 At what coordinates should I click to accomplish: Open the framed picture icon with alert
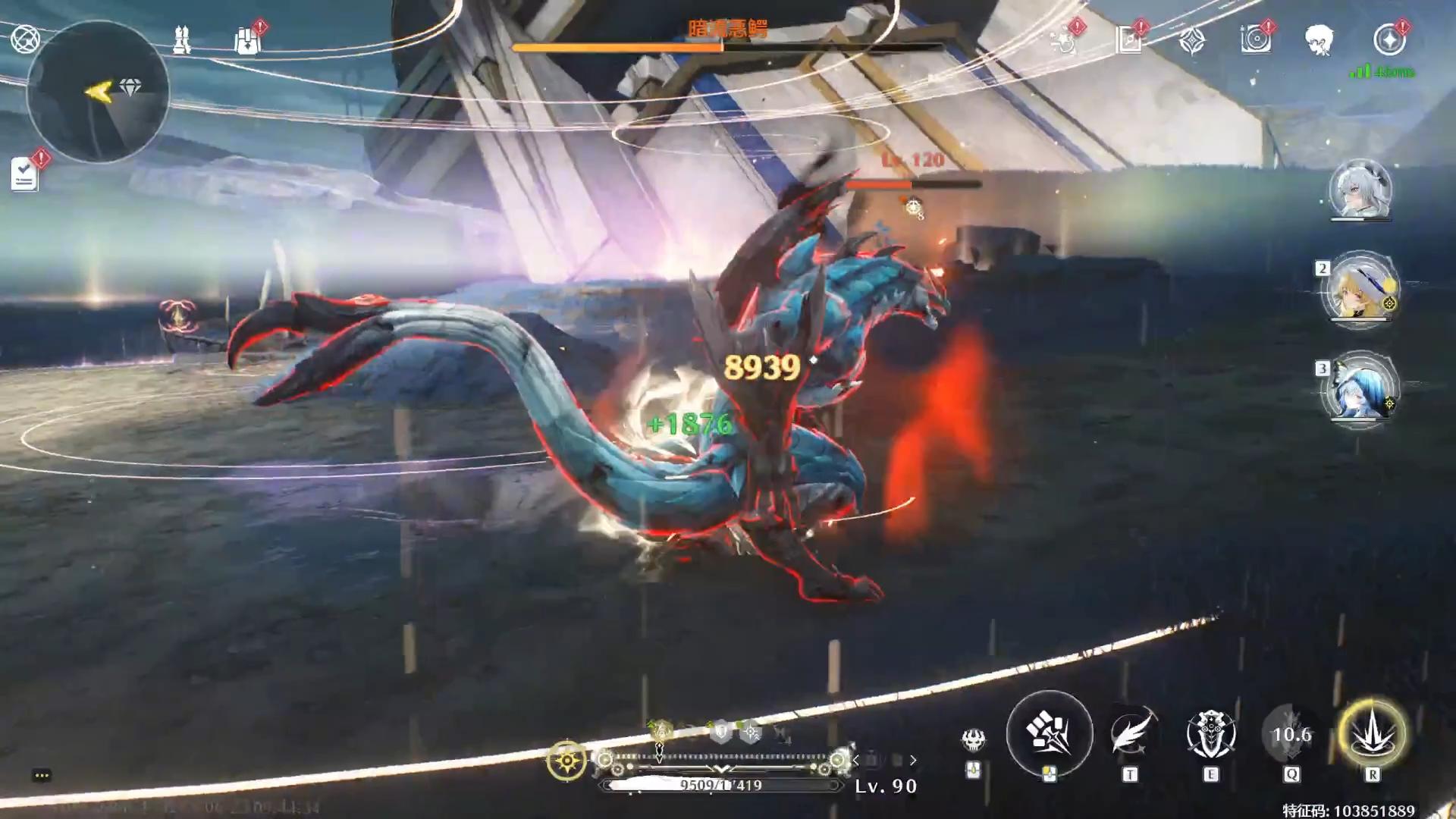[1129, 40]
